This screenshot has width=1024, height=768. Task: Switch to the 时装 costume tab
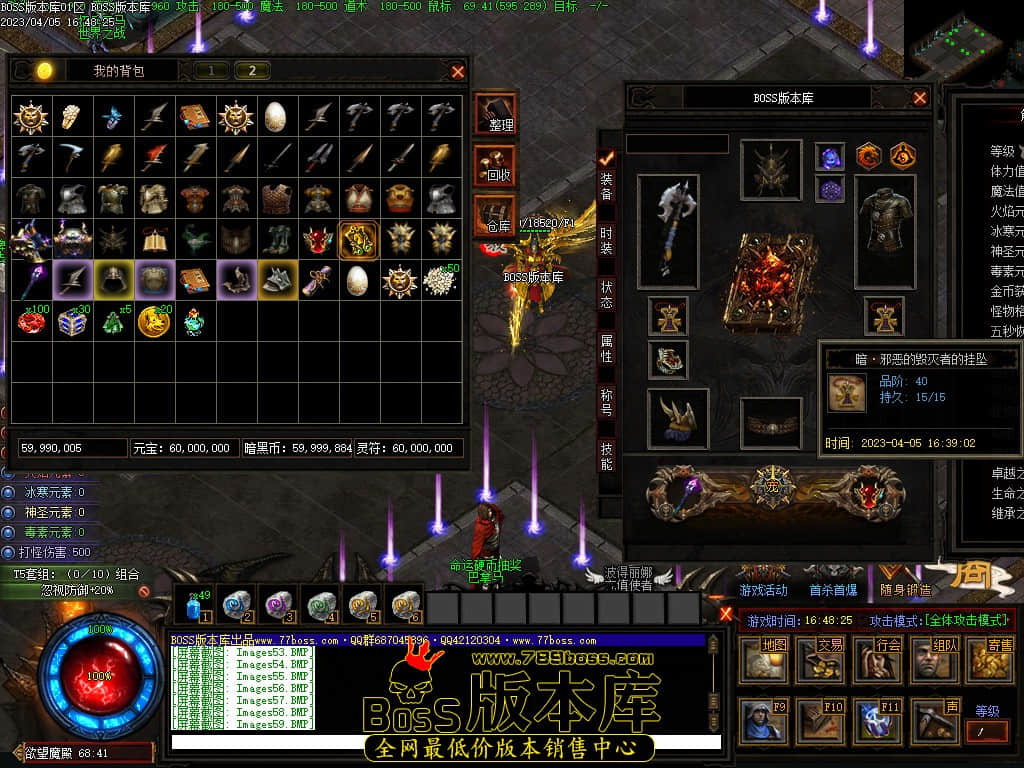(x=607, y=240)
